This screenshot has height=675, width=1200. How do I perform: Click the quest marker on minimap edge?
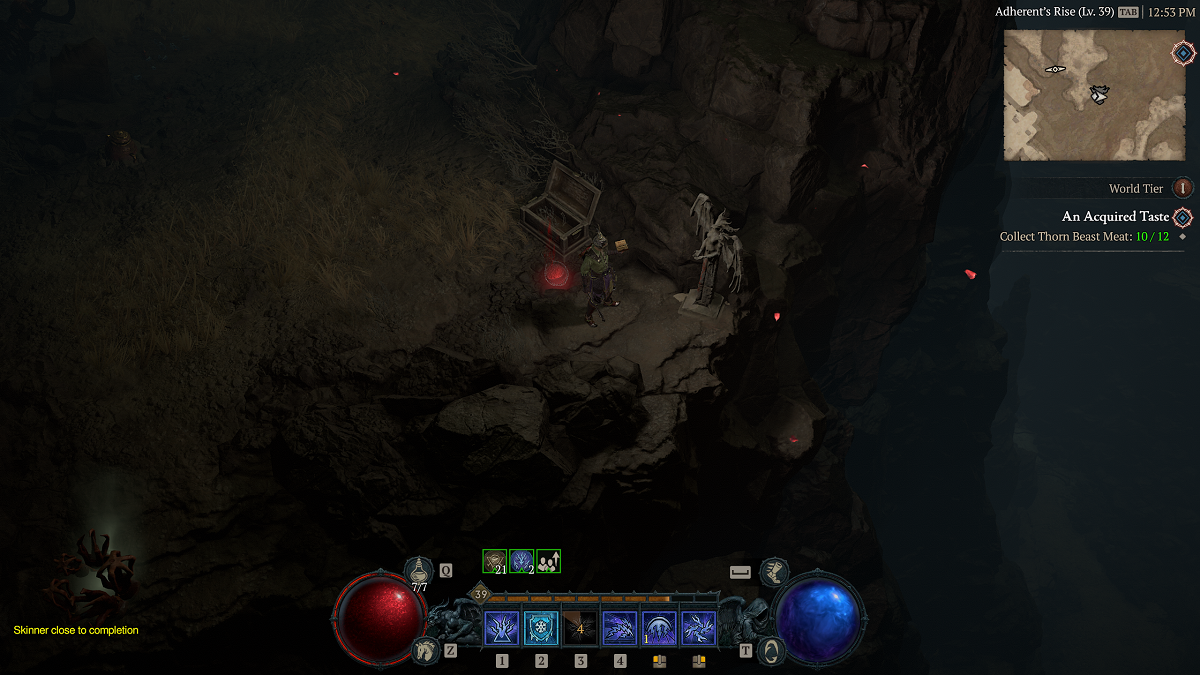click(x=1182, y=53)
